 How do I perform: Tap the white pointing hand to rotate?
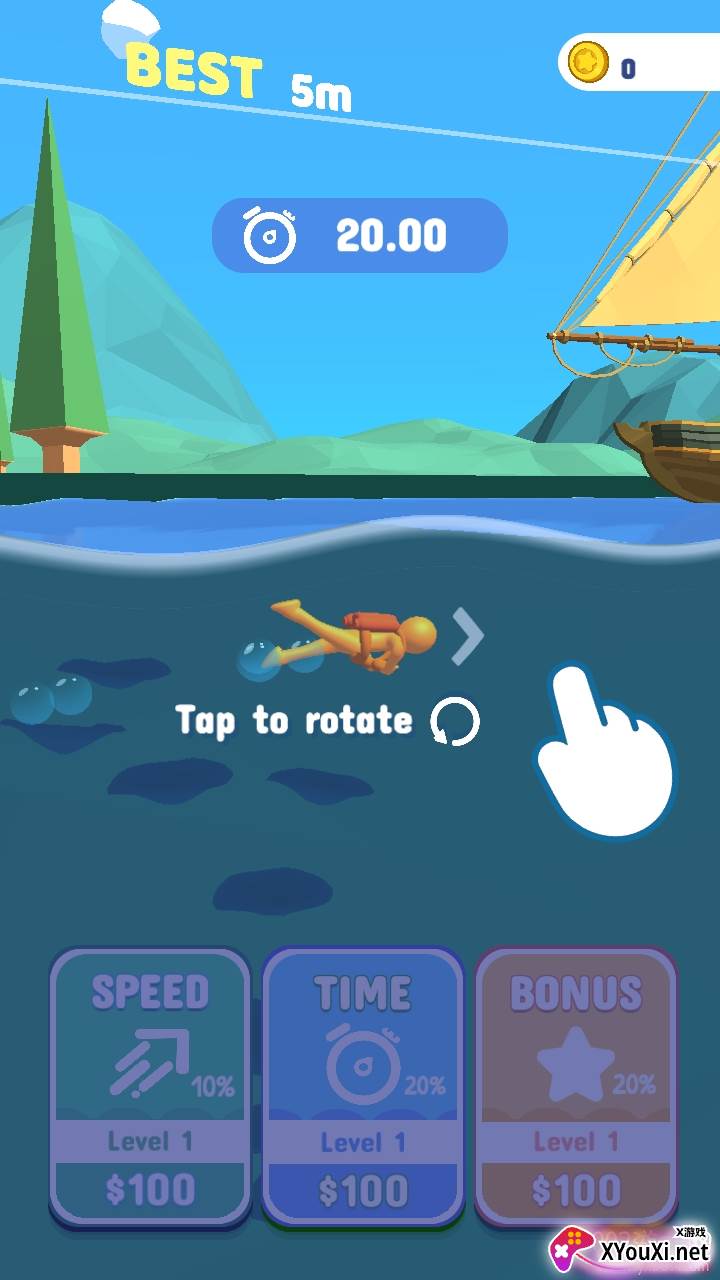click(x=603, y=750)
